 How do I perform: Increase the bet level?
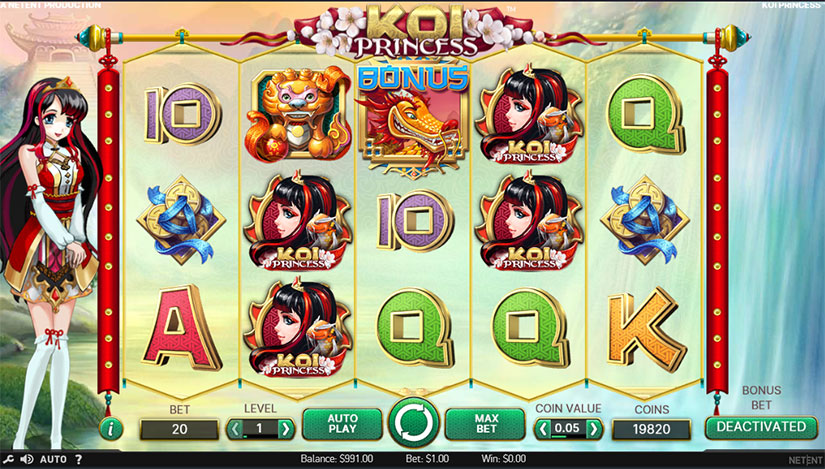[286, 429]
